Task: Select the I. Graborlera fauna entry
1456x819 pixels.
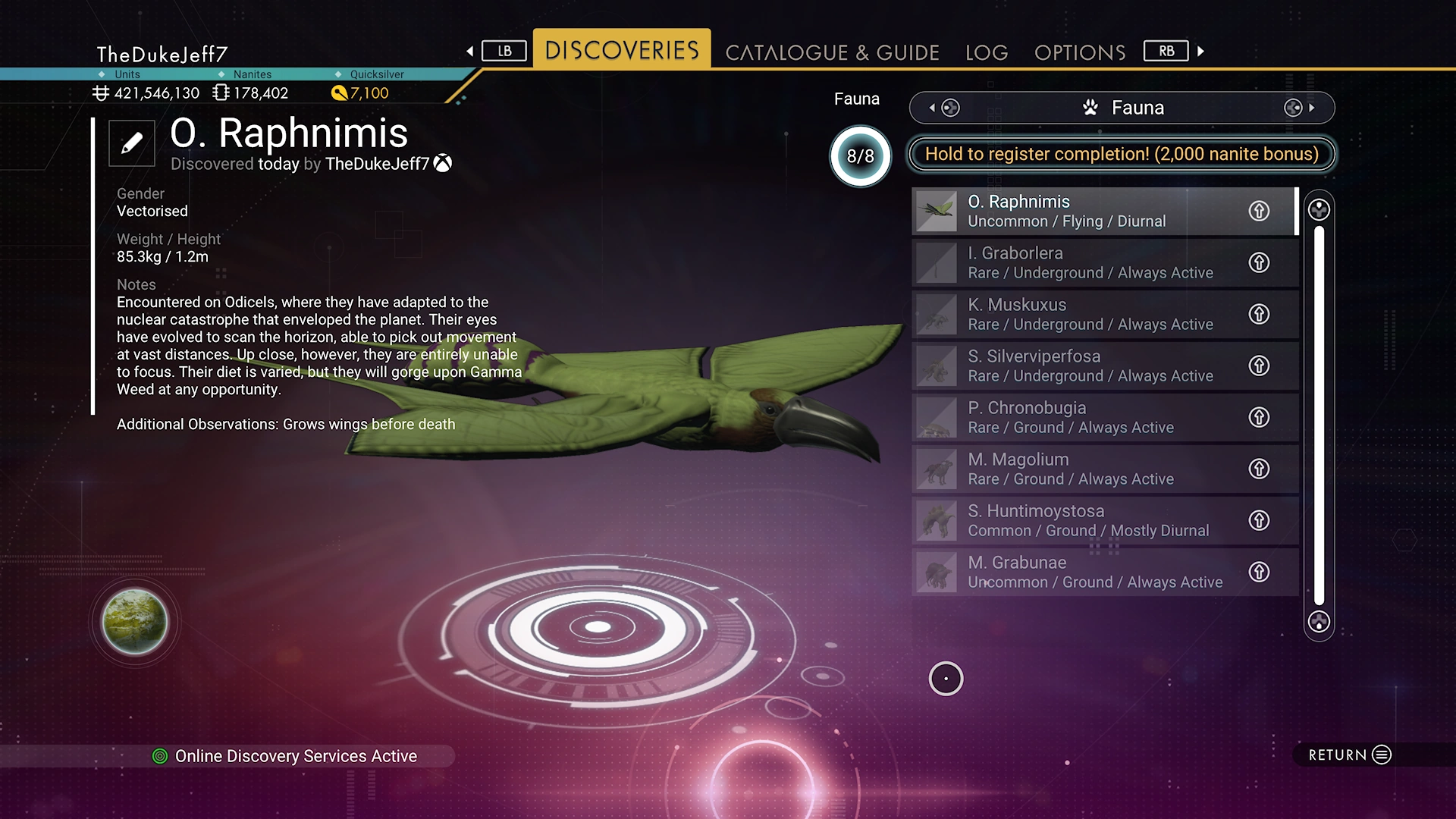Action: (1077, 262)
